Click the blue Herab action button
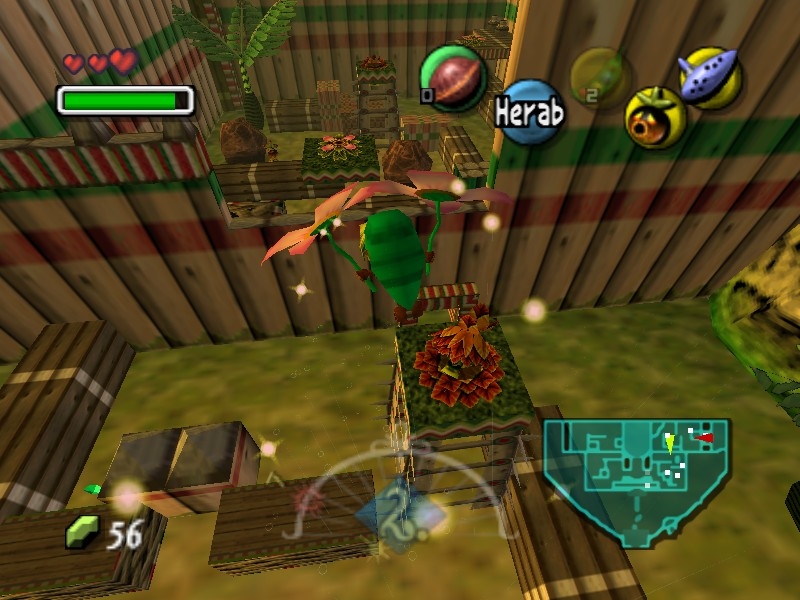This screenshot has width=800, height=600. pos(528,110)
